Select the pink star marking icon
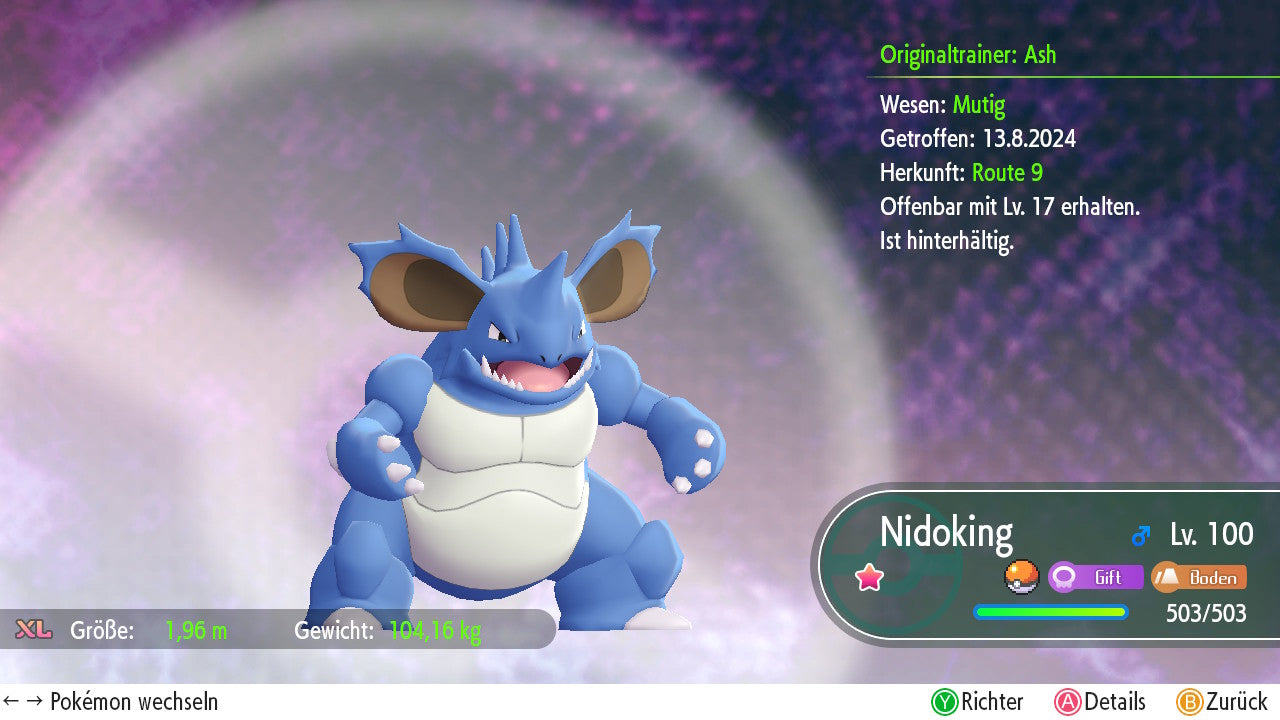This screenshot has height=720, width=1280. pyautogui.click(x=869, y=577)
